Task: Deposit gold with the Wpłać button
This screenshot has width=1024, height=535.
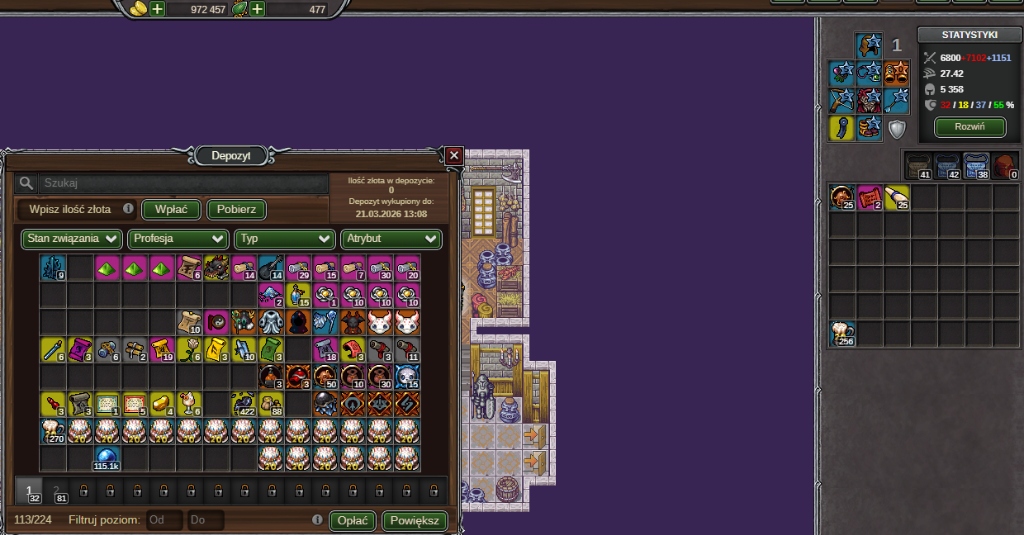Action: 171,209
